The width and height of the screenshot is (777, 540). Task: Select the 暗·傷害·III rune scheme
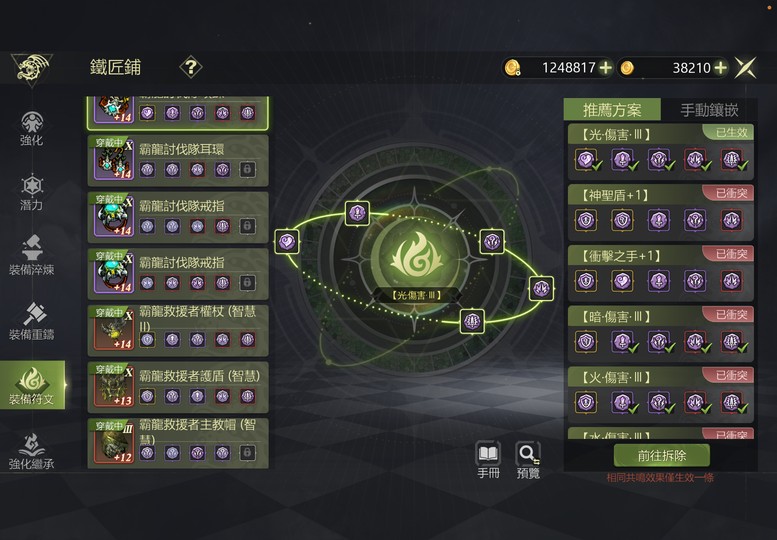tap(660, 332)
